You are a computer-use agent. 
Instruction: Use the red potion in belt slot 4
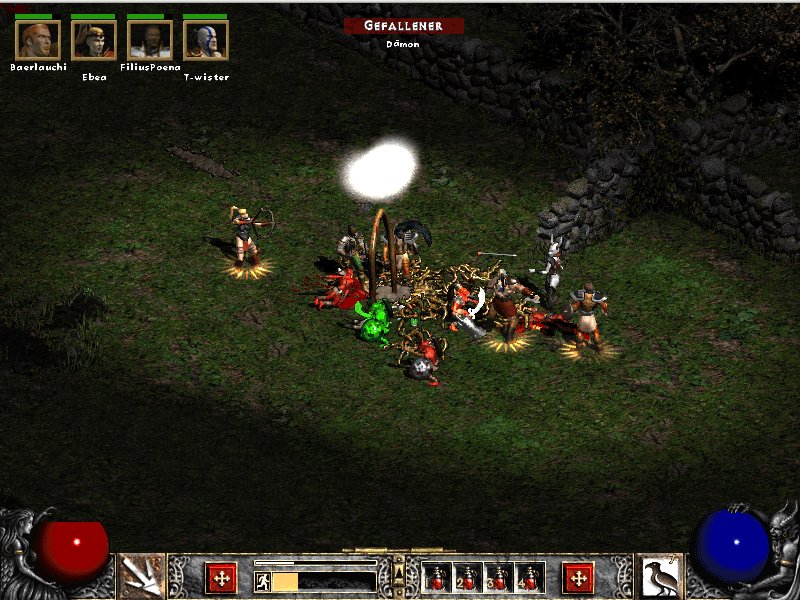point(528,578)
